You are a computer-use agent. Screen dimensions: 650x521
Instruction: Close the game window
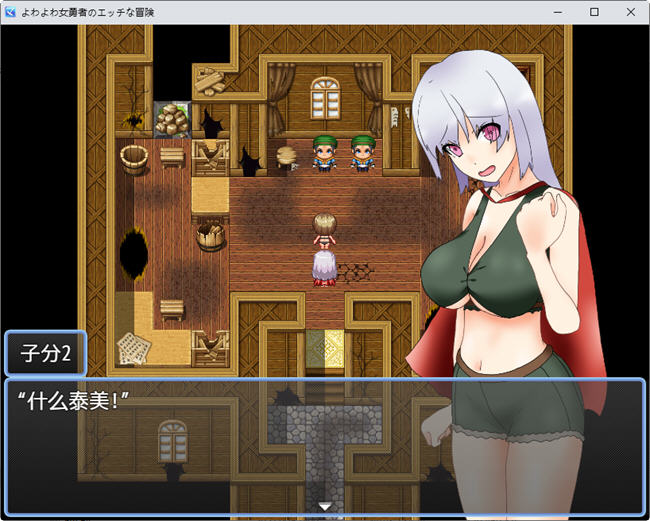(627, 12)
